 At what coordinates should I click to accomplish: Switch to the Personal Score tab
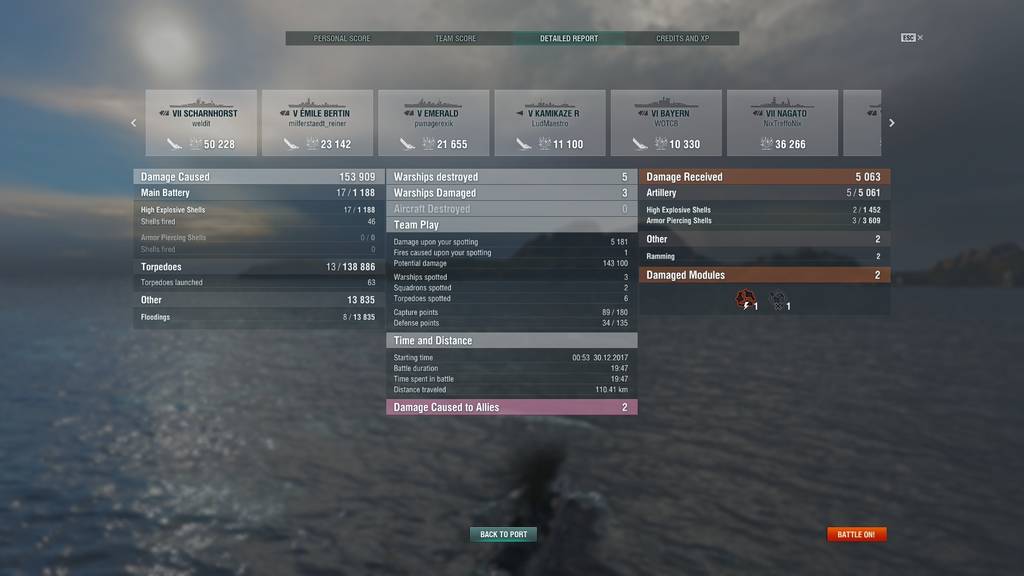coord(342,39)
